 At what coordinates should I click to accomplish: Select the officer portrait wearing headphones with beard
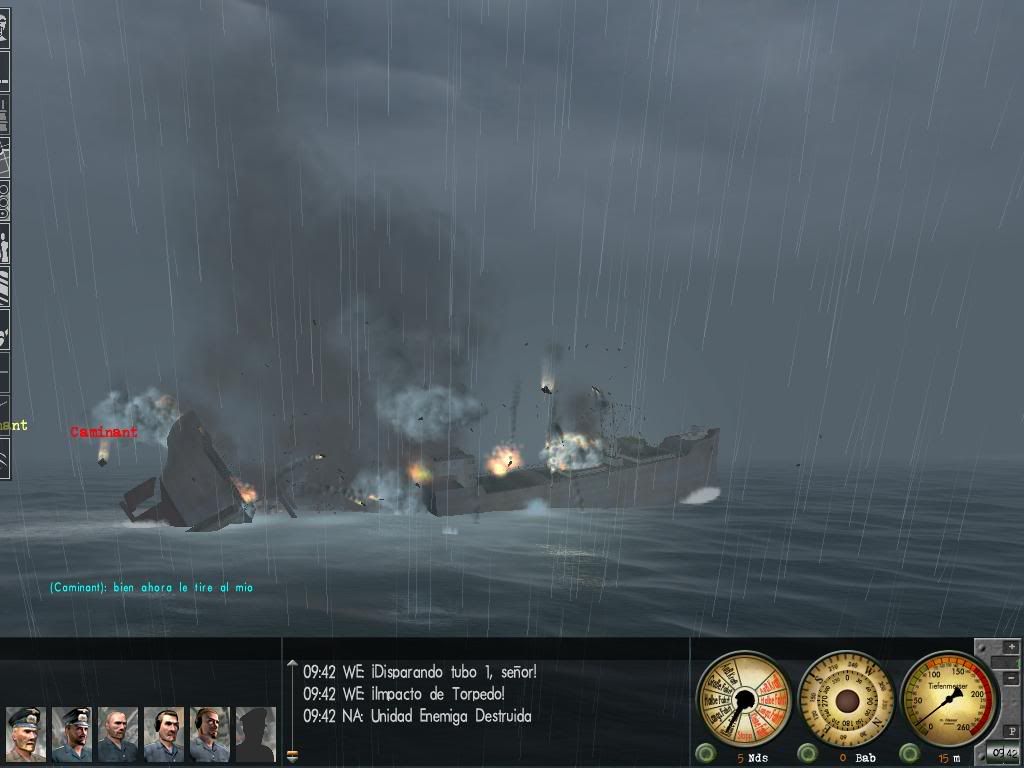pyautogui.click(x=210, y=733)
